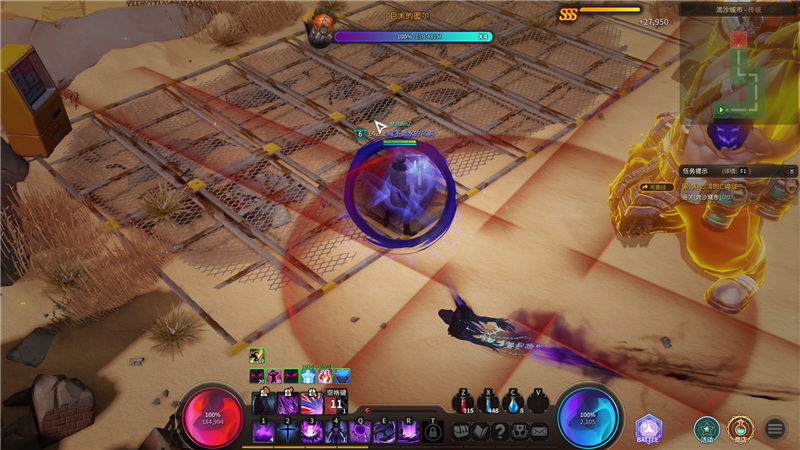The height and width of the screenshot is (450, 800).
Task: Use the blue water drop consumable slot
Action: click(514, 402)
